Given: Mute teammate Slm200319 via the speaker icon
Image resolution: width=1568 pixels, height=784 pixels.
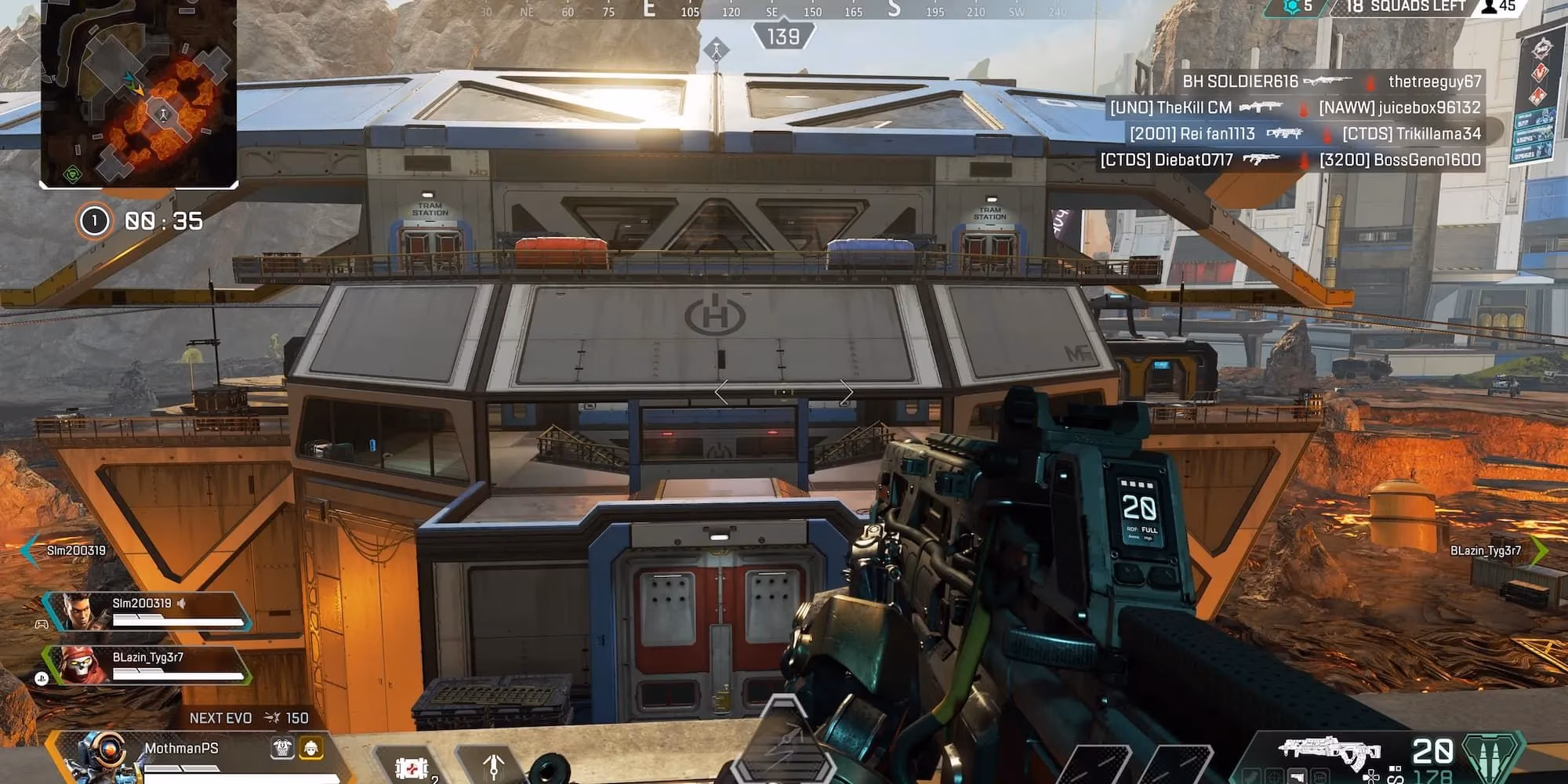Looking at the screenshot, I should coord(183,604).
